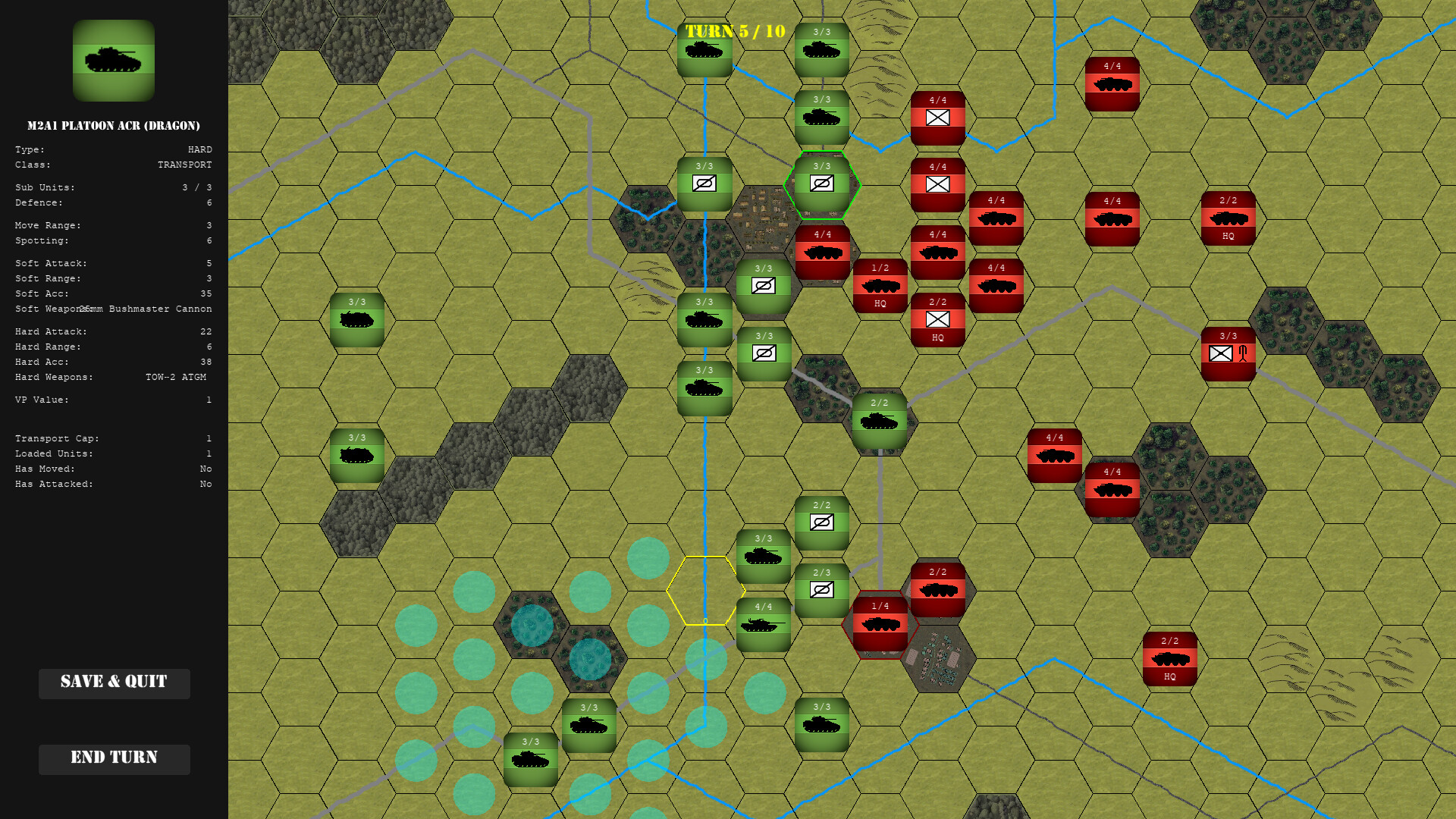Select the red 2/2 tank on the village hex

click(x=938, y=588)
